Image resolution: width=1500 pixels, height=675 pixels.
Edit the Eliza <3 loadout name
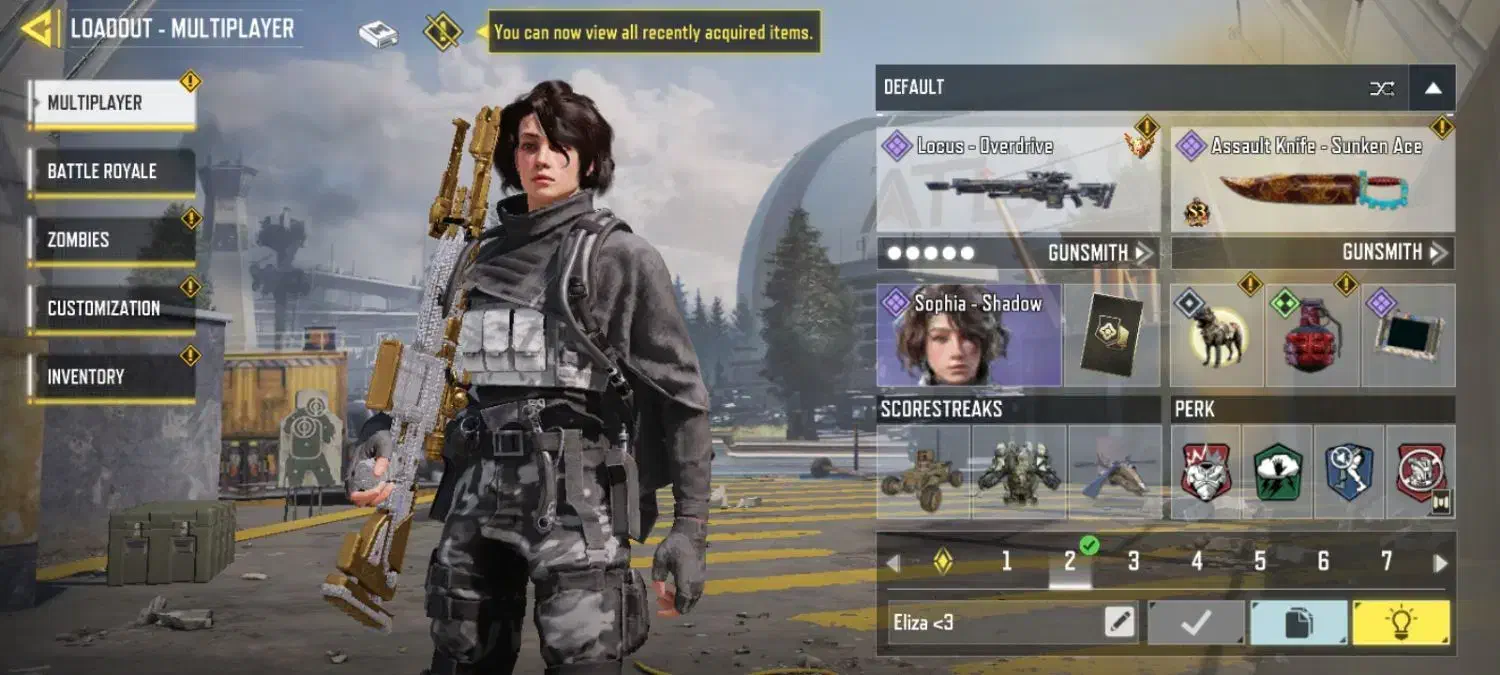1120,623
